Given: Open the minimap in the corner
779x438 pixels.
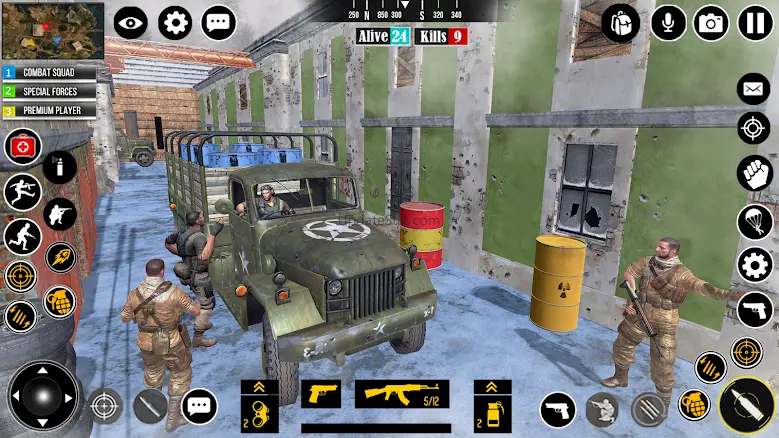Looking at the screenshot, I should (x=51, y=30).
